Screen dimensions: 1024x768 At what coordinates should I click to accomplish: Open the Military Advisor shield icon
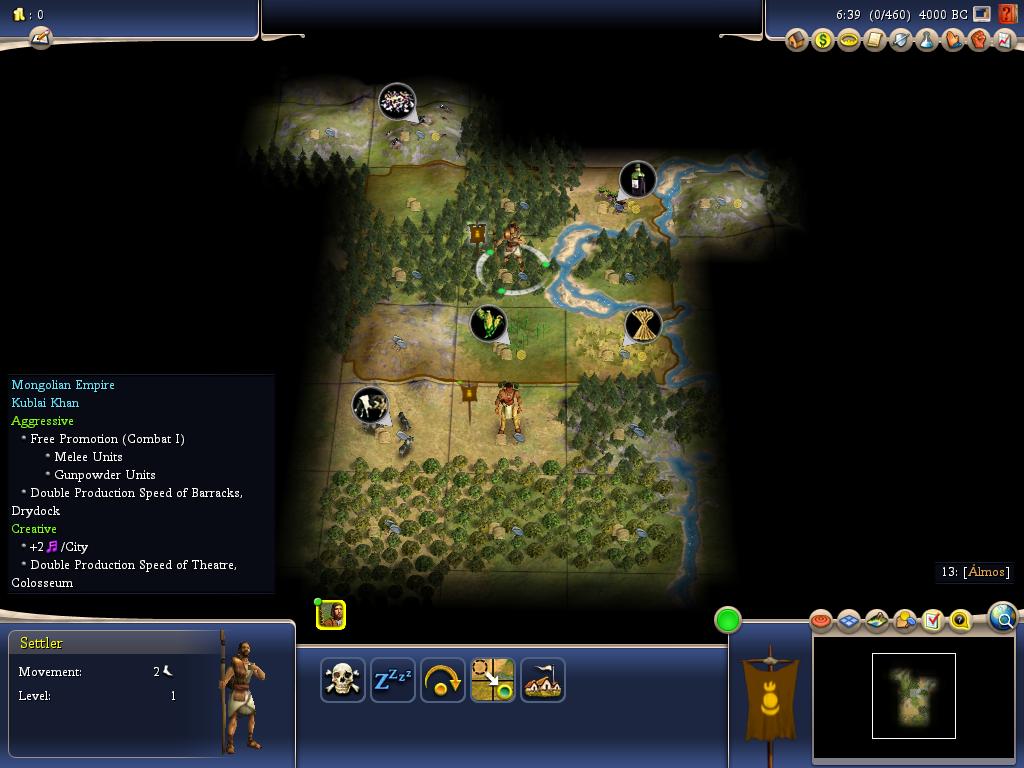(901, 40)
